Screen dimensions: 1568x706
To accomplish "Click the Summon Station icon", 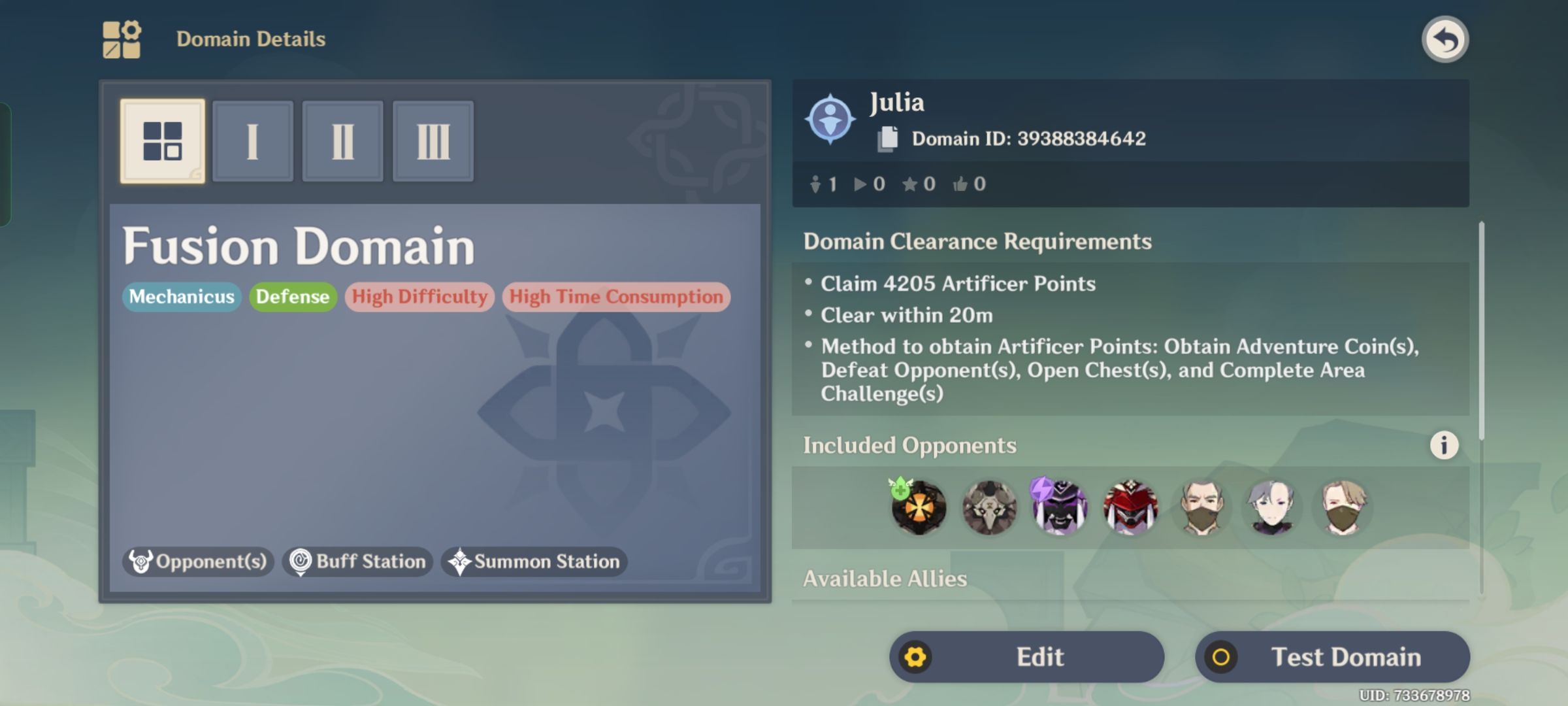I will tap(463, 561).
